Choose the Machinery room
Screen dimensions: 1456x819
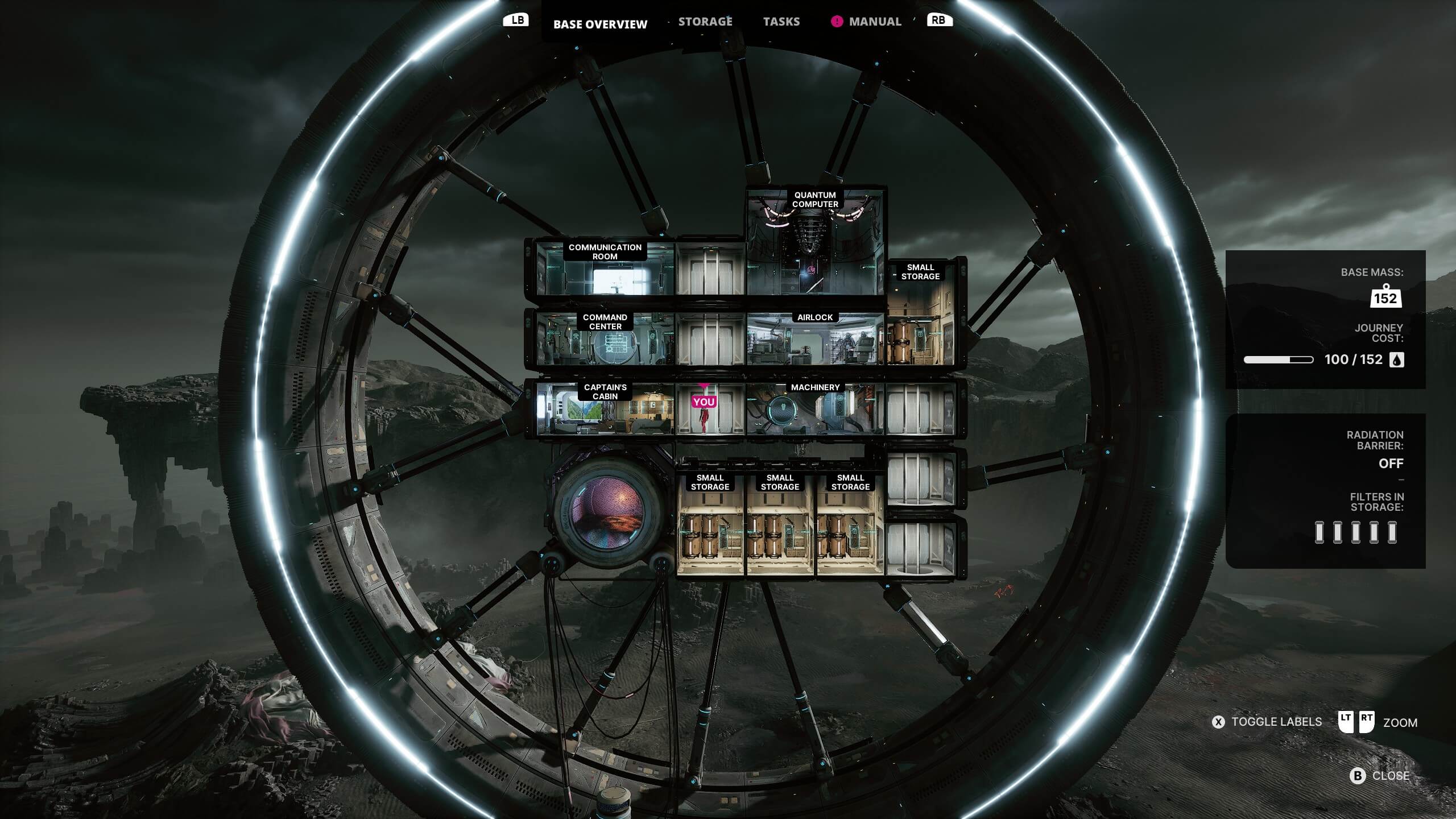coord(815,408)
